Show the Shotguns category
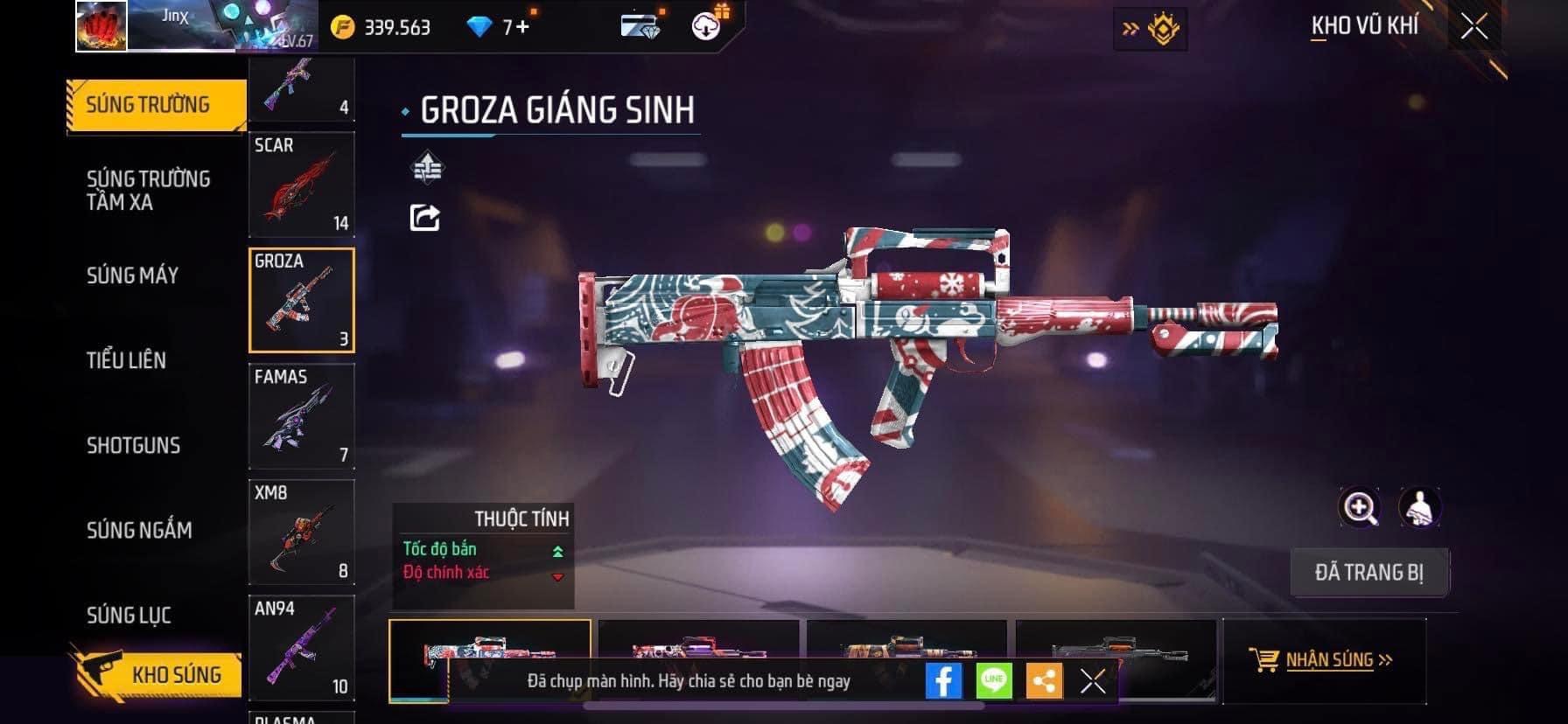This screenshot has height=724, width=1568. (133, 445)
